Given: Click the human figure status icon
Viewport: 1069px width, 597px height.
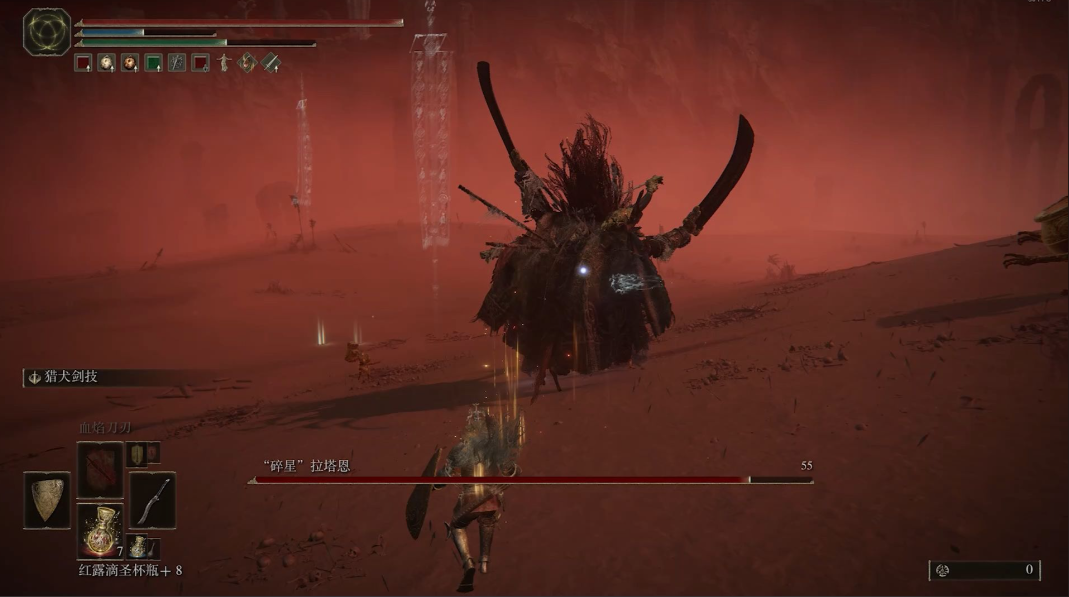Looking at the screenshot, I should [x=224, y=63].
